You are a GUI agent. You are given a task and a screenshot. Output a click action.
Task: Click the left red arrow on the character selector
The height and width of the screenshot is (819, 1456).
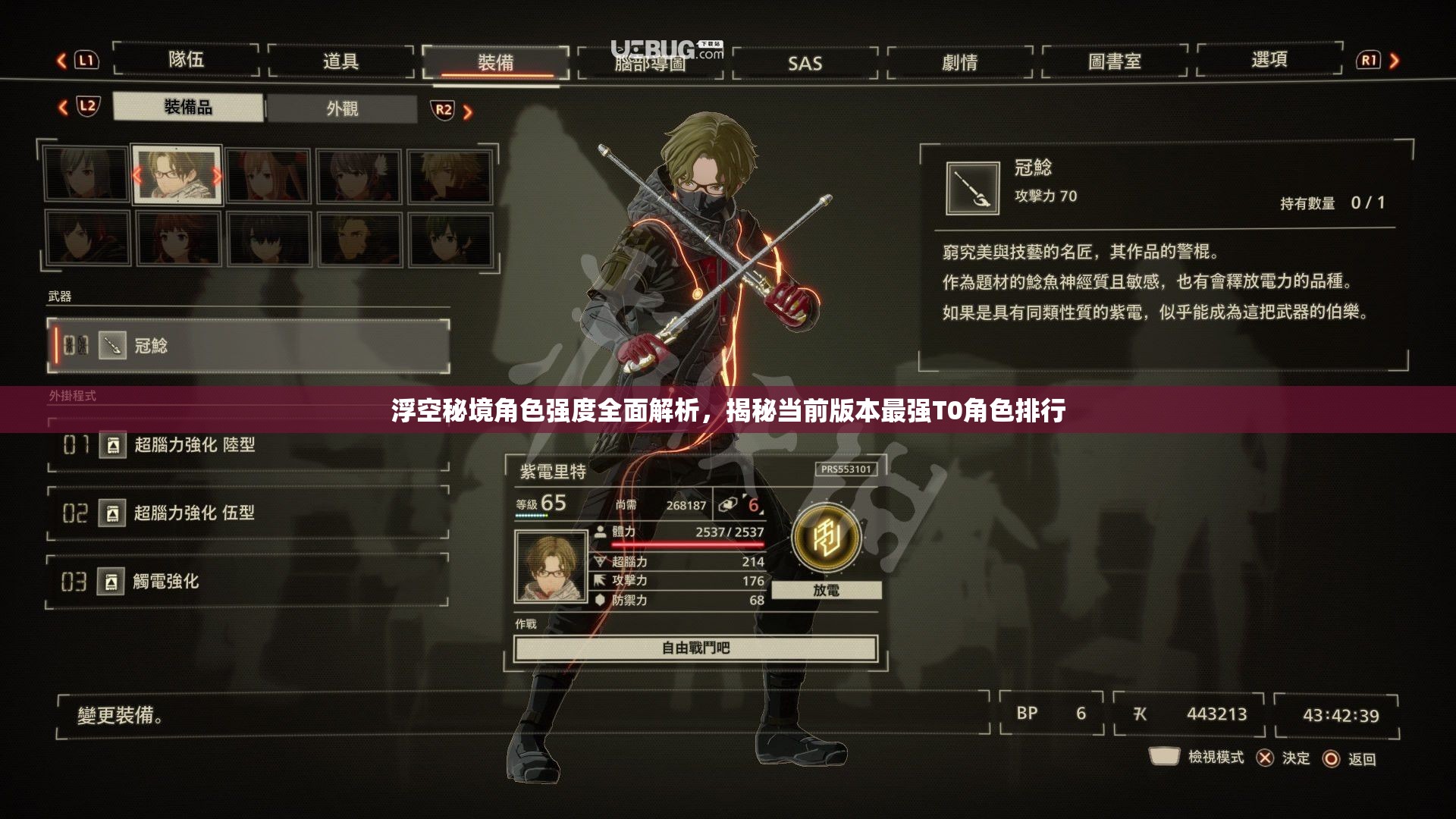coord(136,177)
